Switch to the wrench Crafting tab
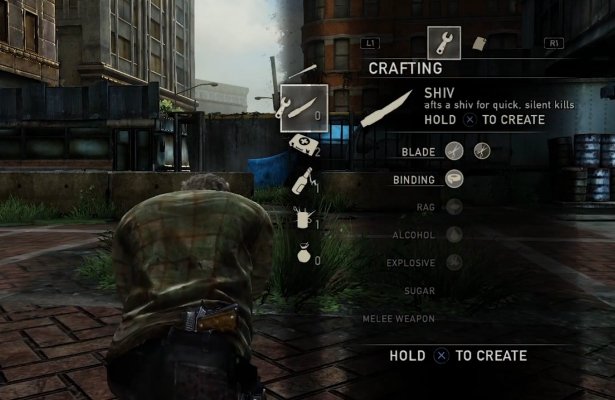The width and height of the screenshot is (615, 400). [443, 42]
